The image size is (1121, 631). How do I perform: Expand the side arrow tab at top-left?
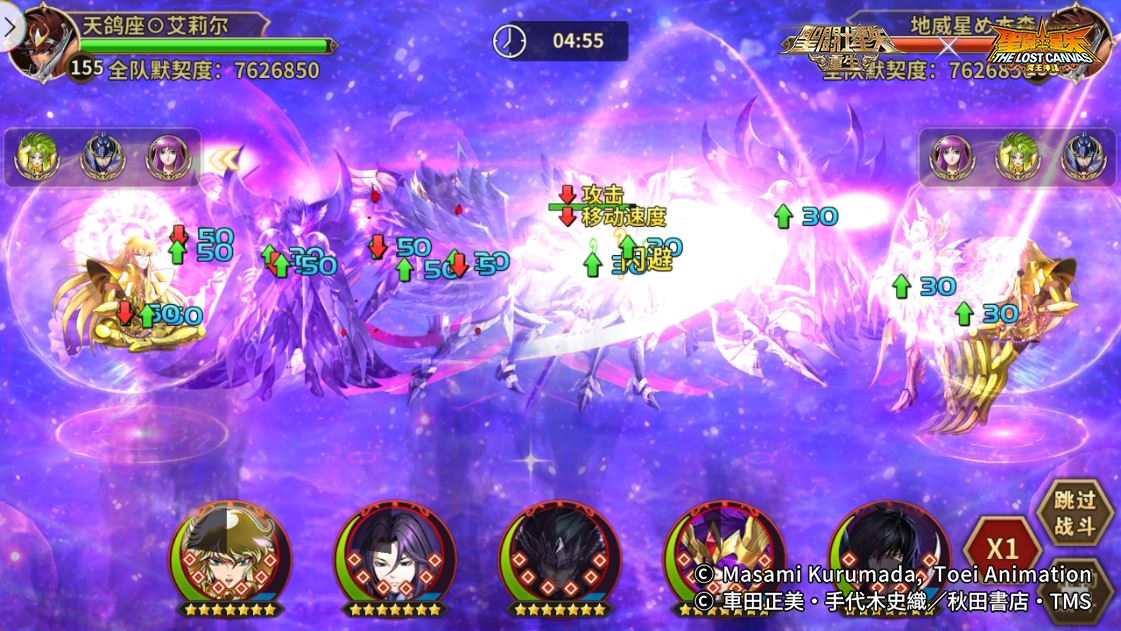point(10,27)
